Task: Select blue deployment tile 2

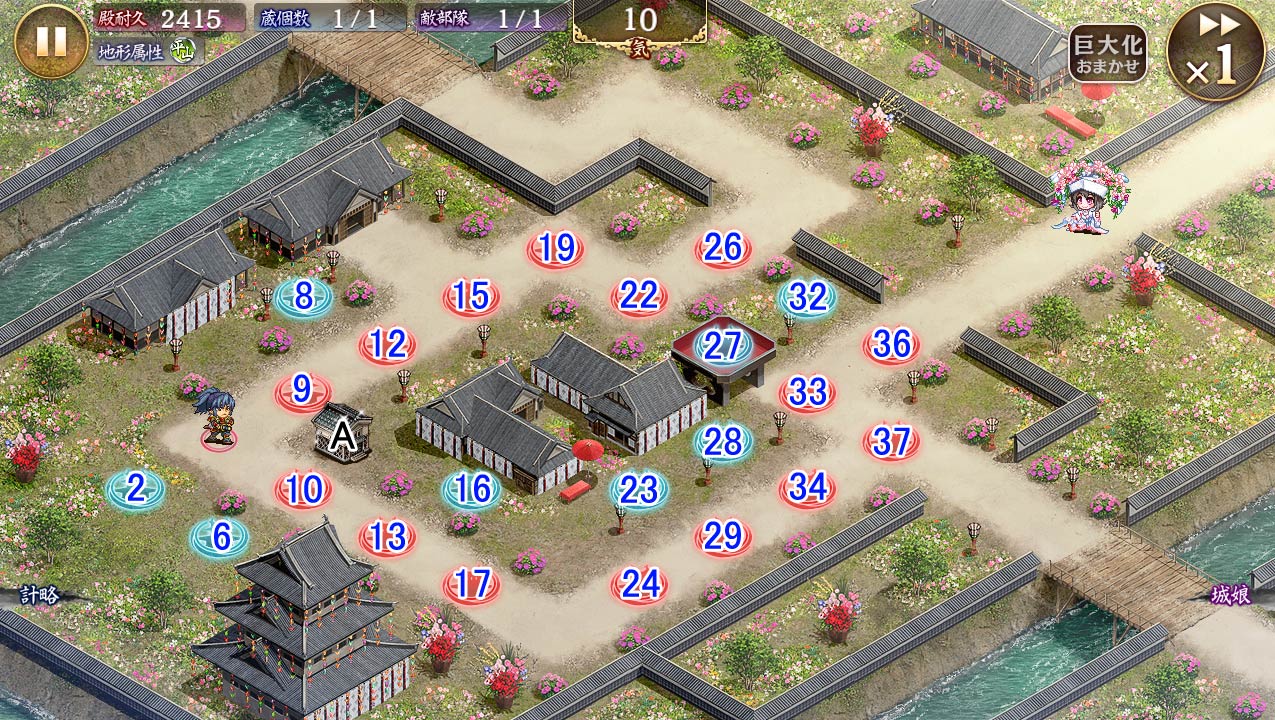Action: point(136,489)
